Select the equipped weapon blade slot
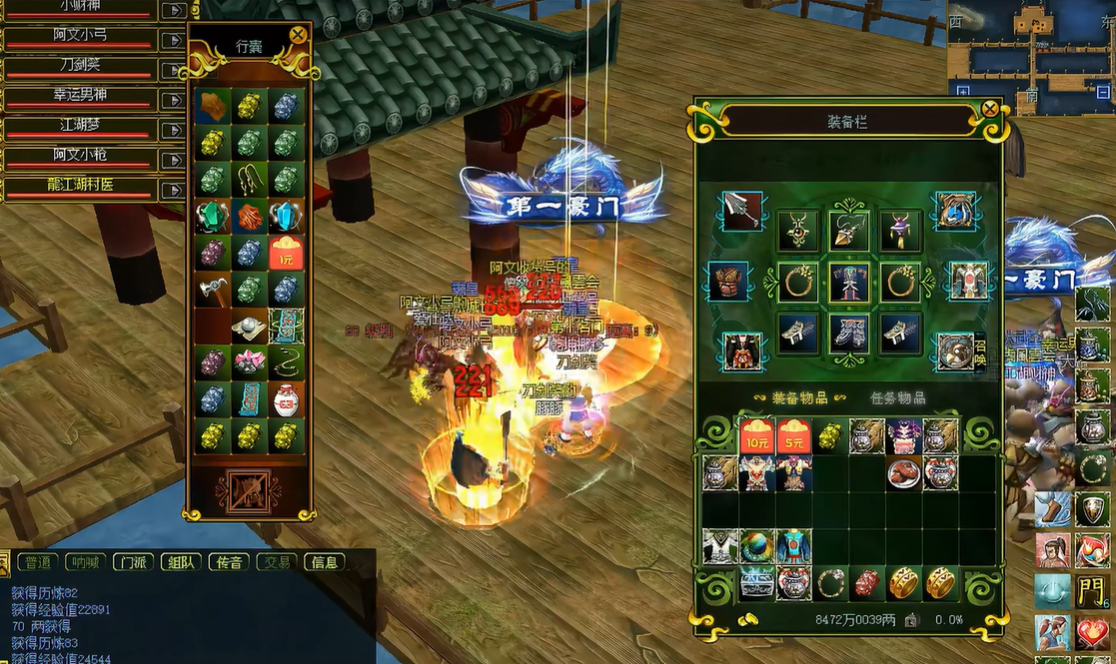This screenshot has height=664, width=1116. (742, 211)
